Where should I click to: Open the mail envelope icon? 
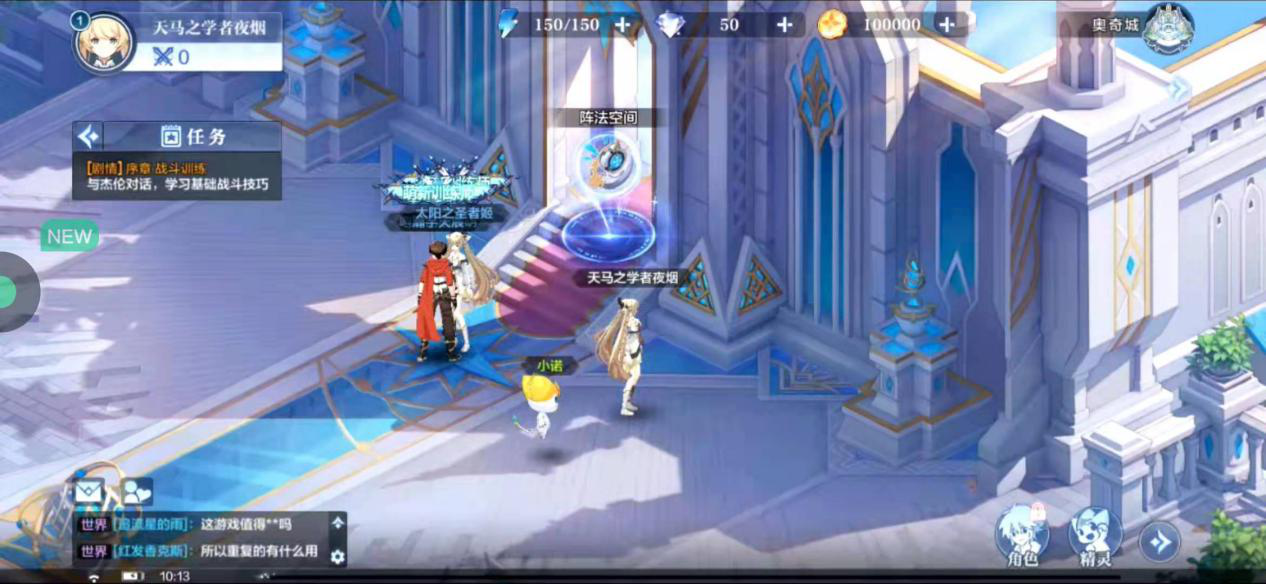click(89, 491)
